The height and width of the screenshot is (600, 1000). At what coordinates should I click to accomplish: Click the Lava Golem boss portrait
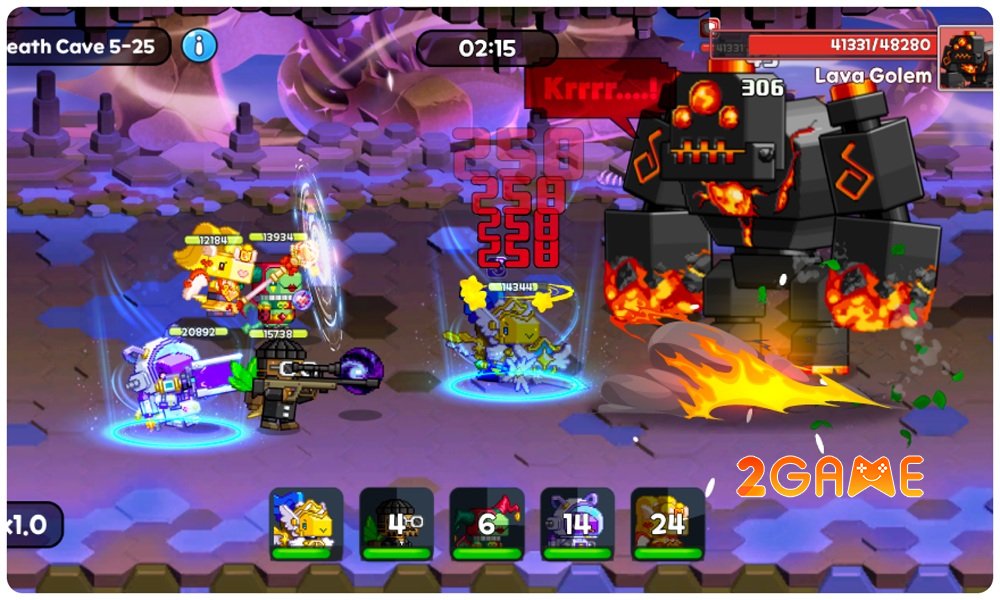[966, 59]
